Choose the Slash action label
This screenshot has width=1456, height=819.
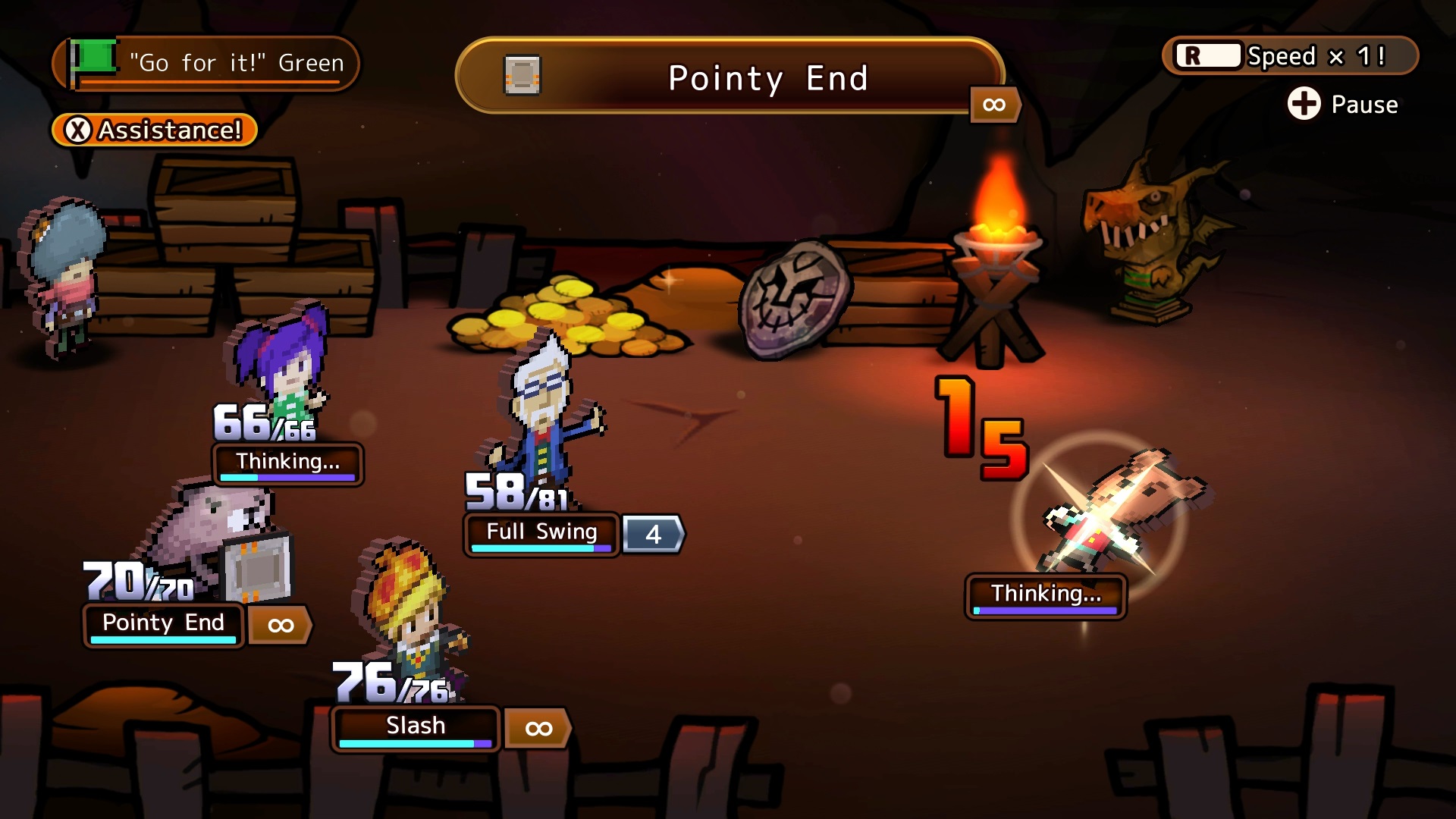pyautogui.click(x=416, y=726)
